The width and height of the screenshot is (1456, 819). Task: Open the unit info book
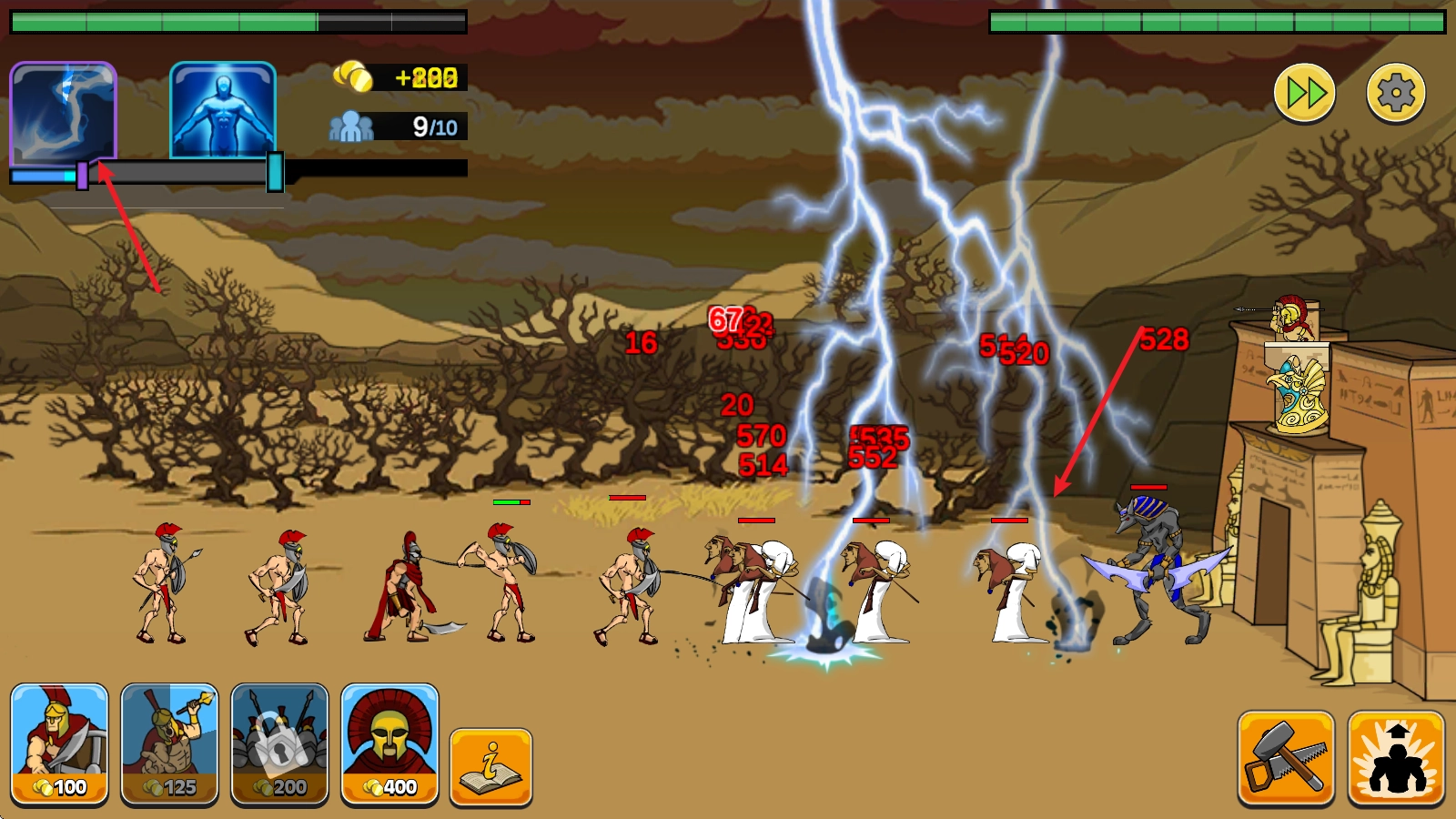tap(490, 766)
